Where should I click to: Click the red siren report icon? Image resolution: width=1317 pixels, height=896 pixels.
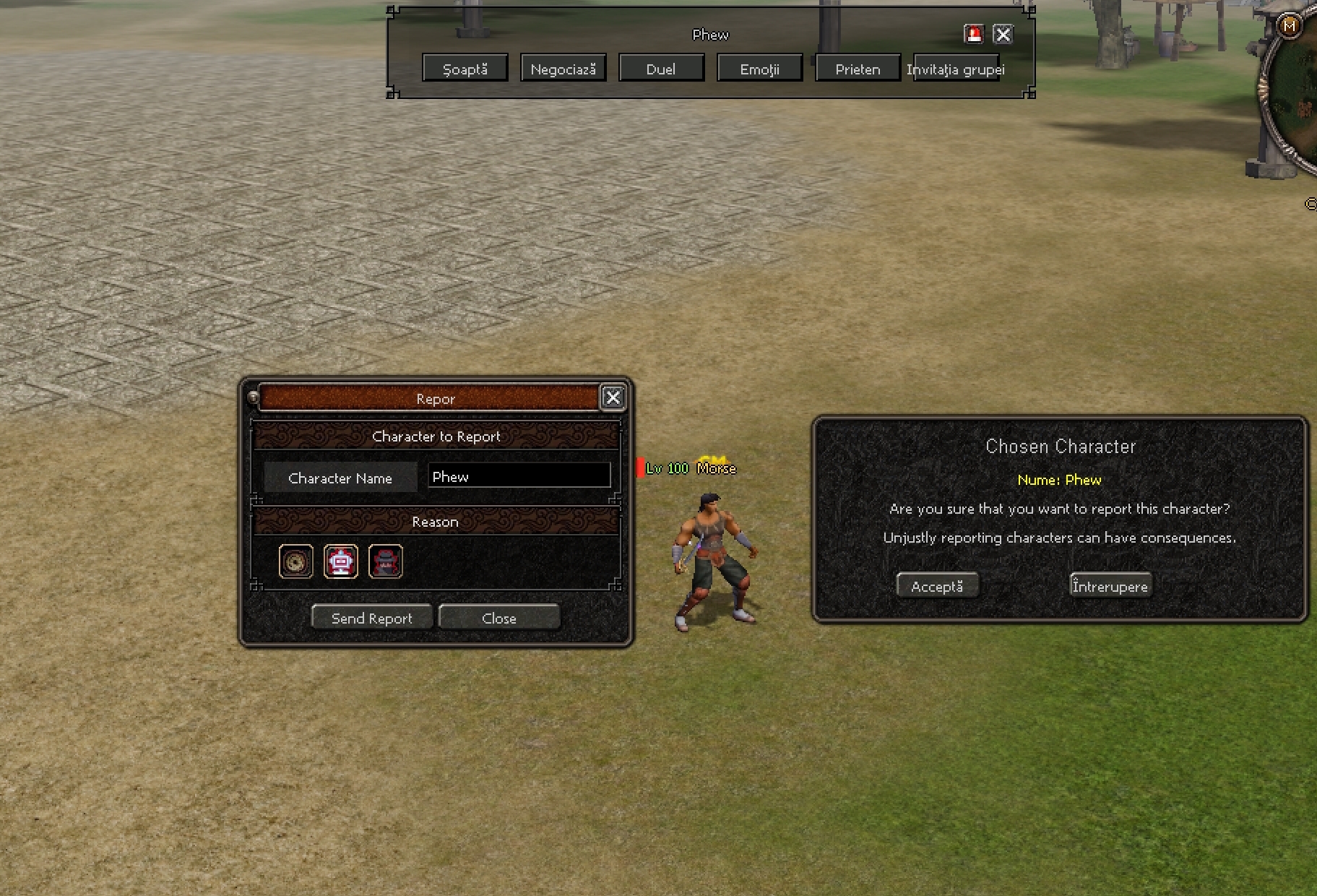974,34
